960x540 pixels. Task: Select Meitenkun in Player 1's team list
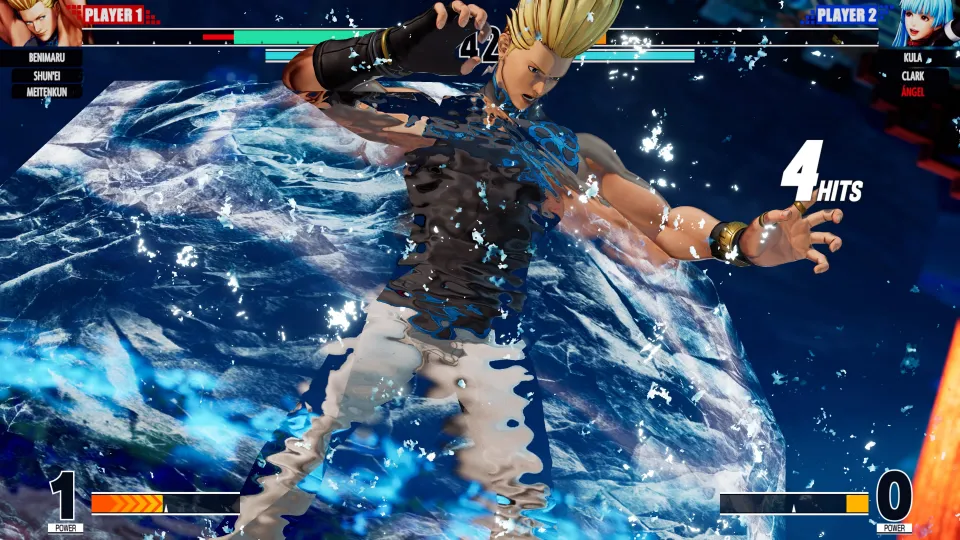tap(41, 91)
